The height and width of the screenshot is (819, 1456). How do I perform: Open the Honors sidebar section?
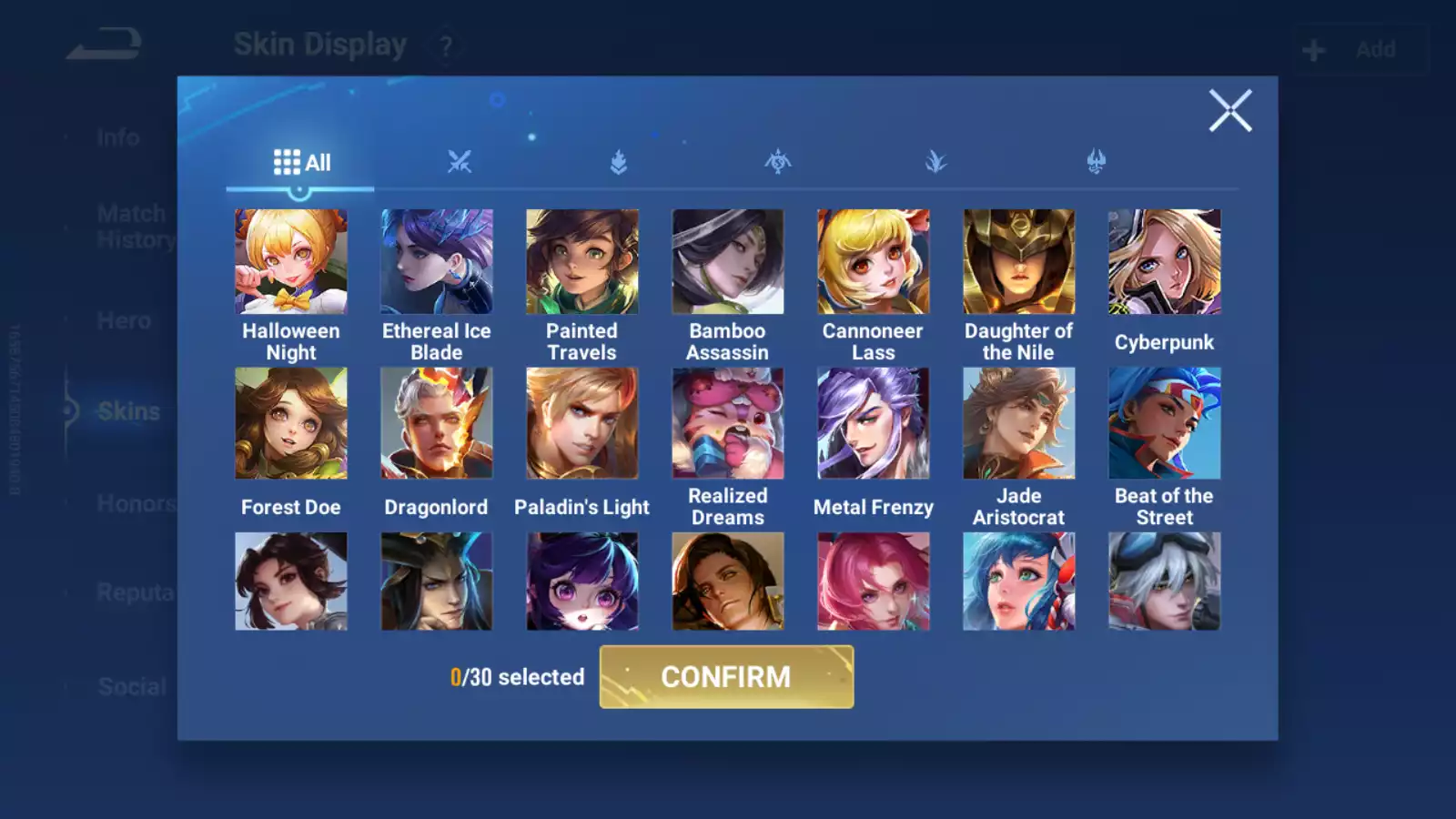pos(127,503)
